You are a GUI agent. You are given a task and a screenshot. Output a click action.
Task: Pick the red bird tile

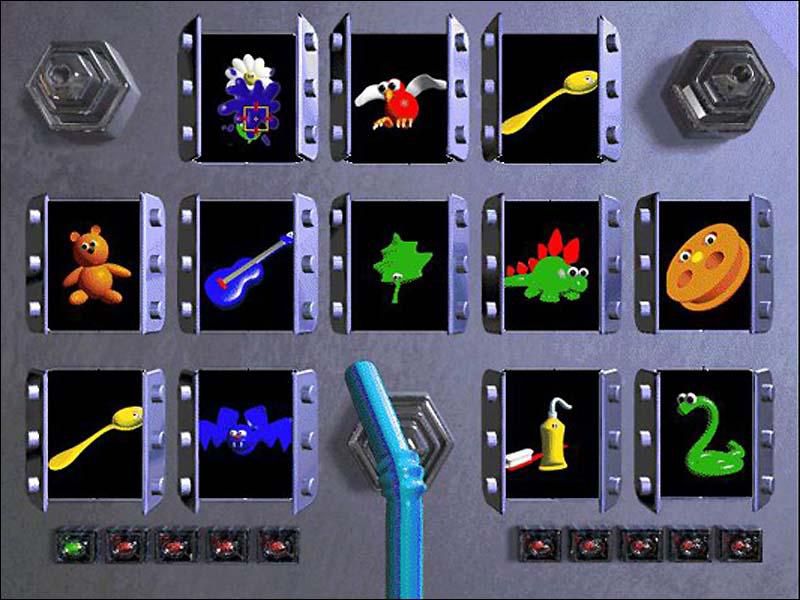pos(399,98)
